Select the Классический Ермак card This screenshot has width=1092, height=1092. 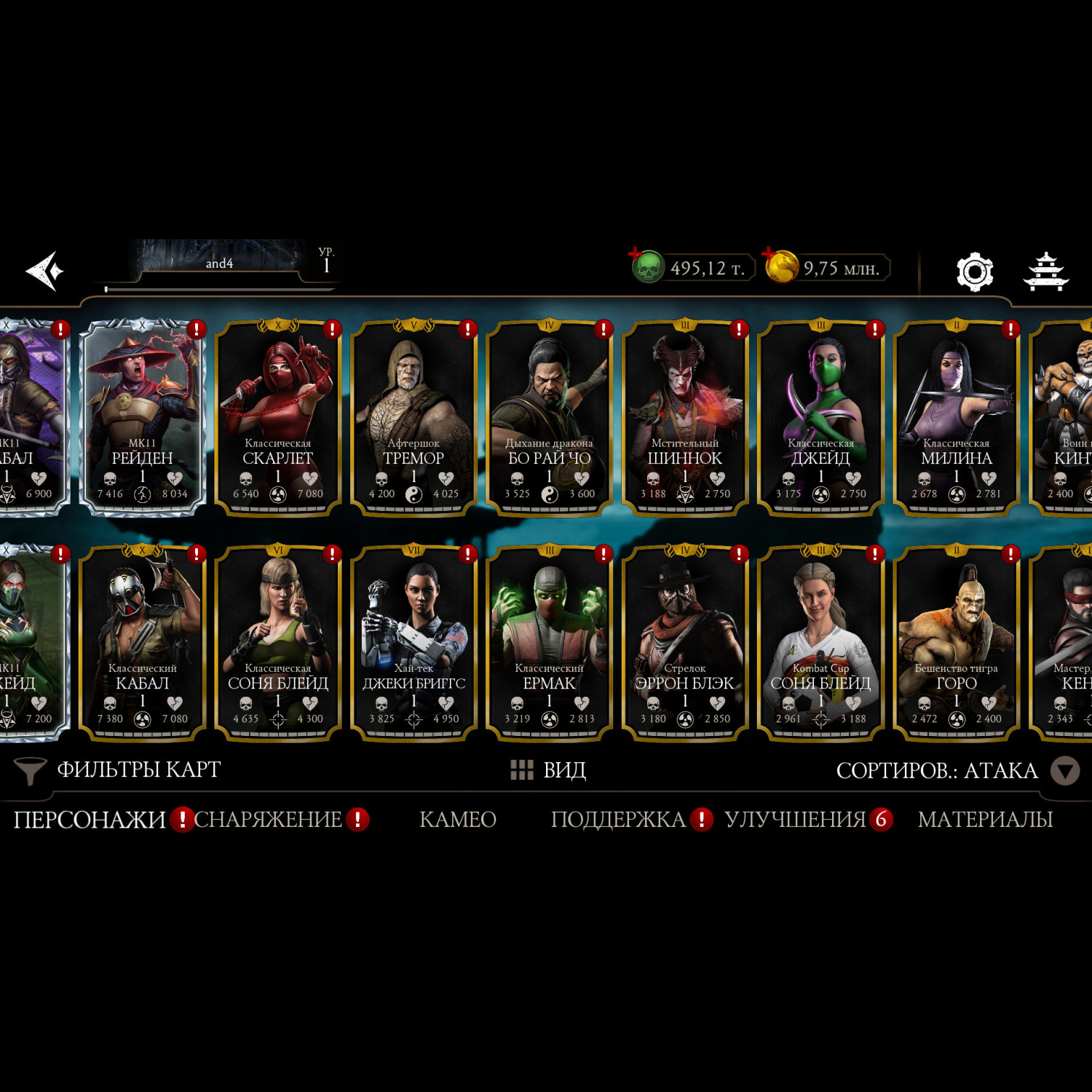[x=549, y=642]
